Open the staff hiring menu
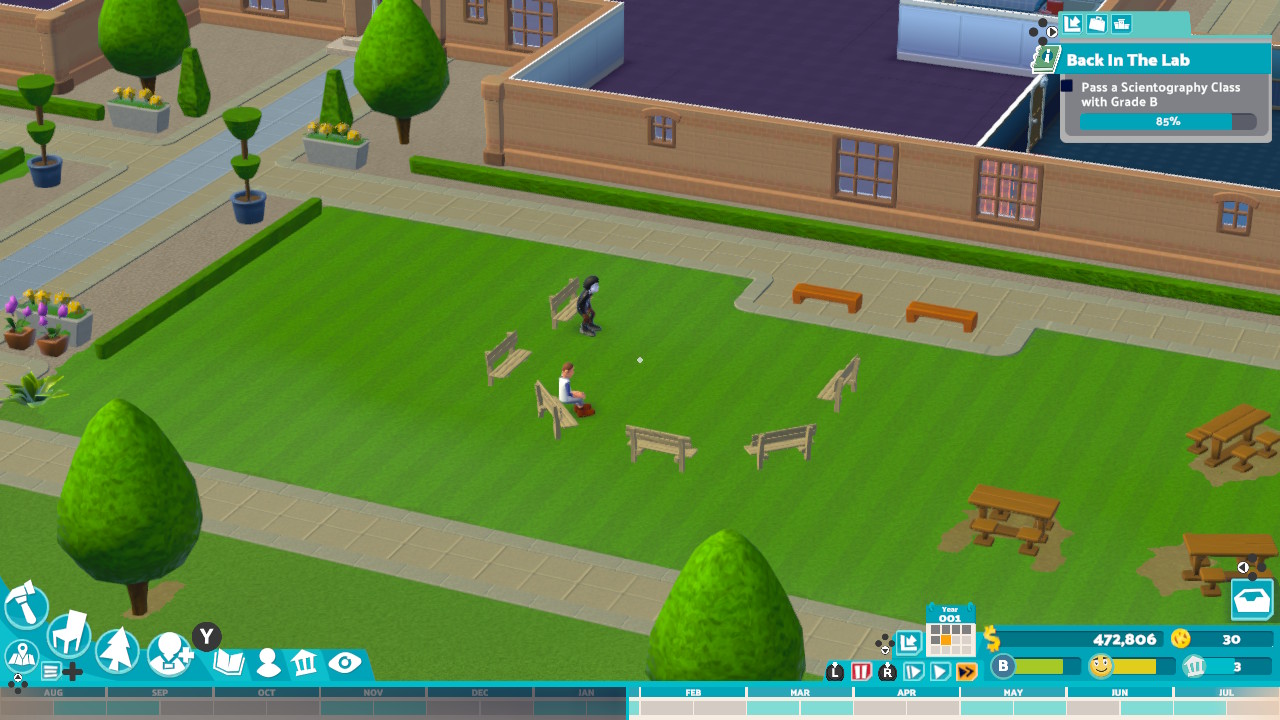Screen dimensions: 1280x720 point(170,655)
